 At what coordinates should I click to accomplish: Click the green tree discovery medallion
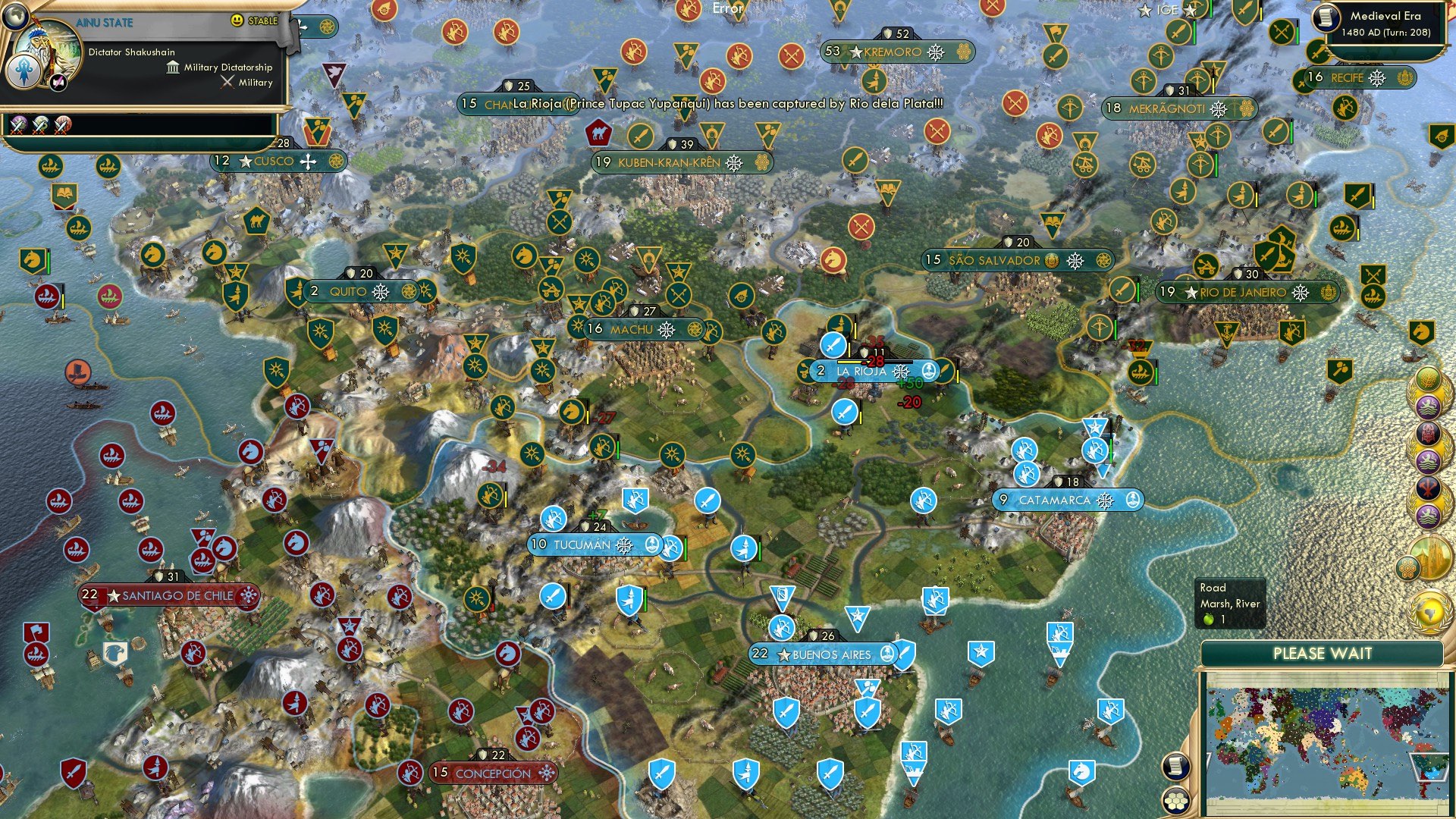(x=1429, y=379)
